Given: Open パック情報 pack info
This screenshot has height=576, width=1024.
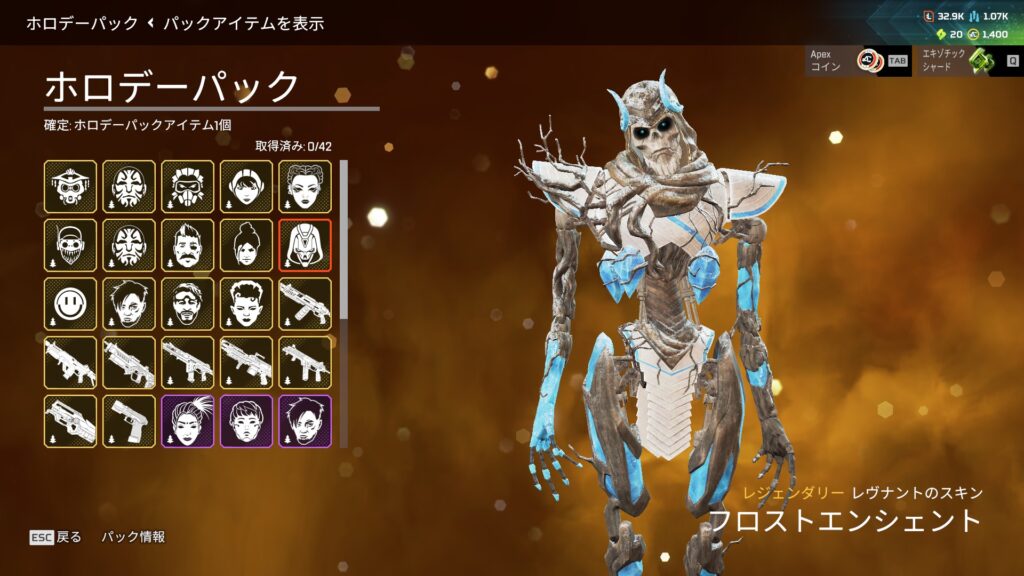Looking at the screenshot, I should click(x=133, y=537).
